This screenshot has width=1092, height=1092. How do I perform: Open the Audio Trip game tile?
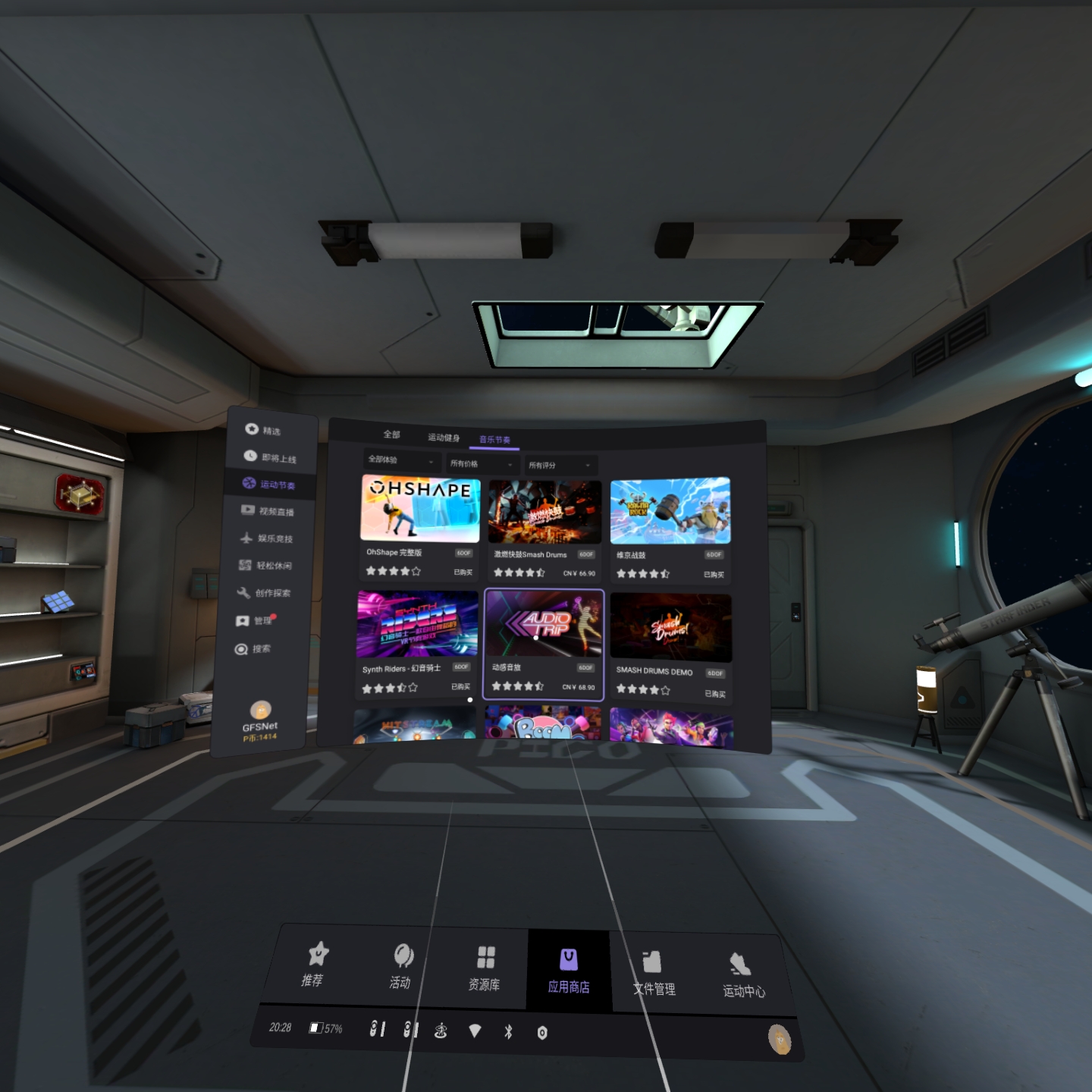coord(544,623)
